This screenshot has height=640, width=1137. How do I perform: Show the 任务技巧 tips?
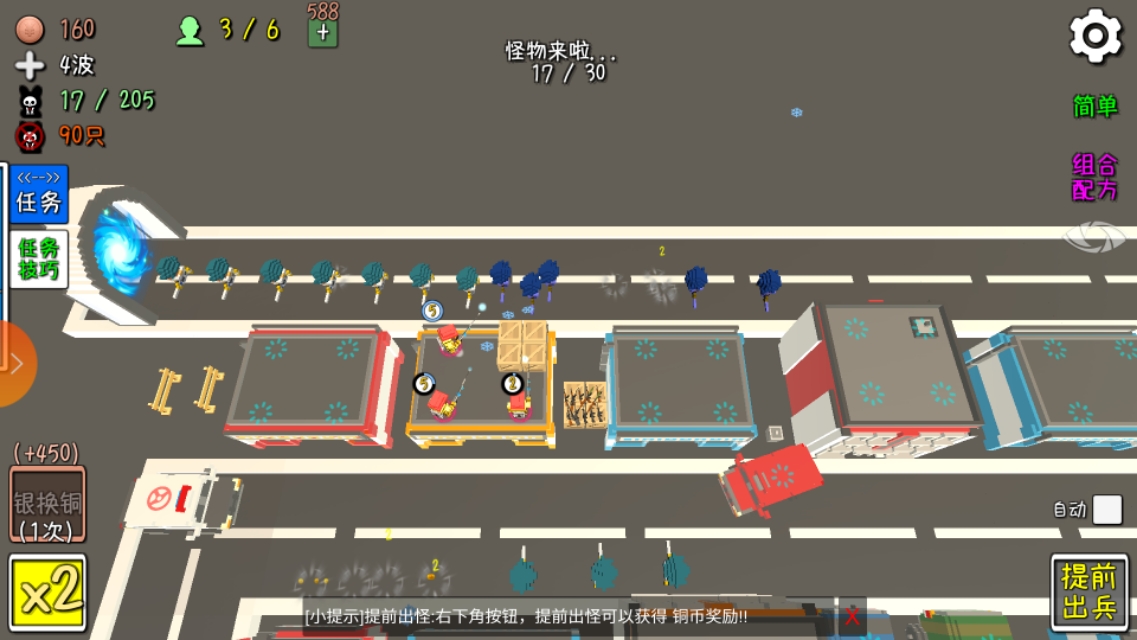coord(39,259)
